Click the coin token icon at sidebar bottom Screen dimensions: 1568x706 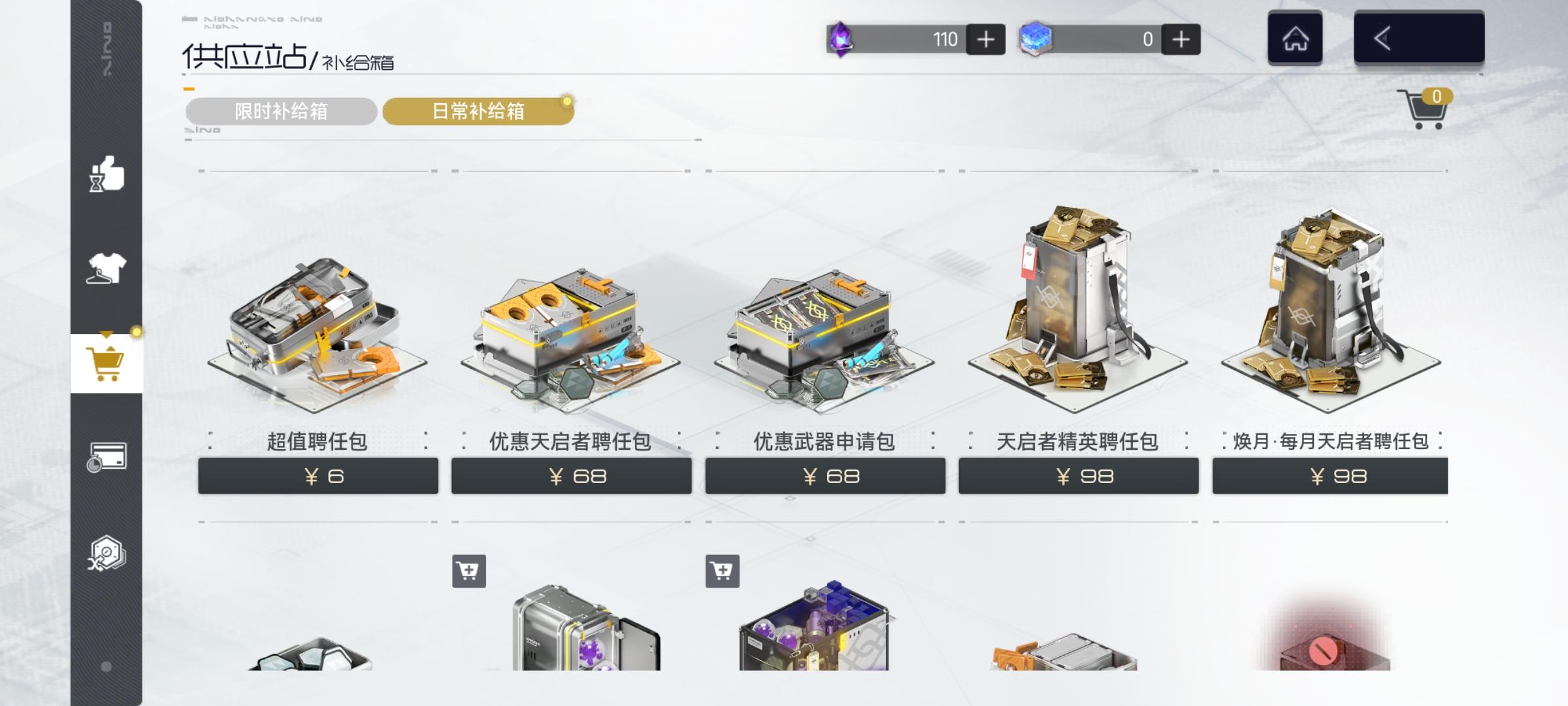[x=106, y=552]
